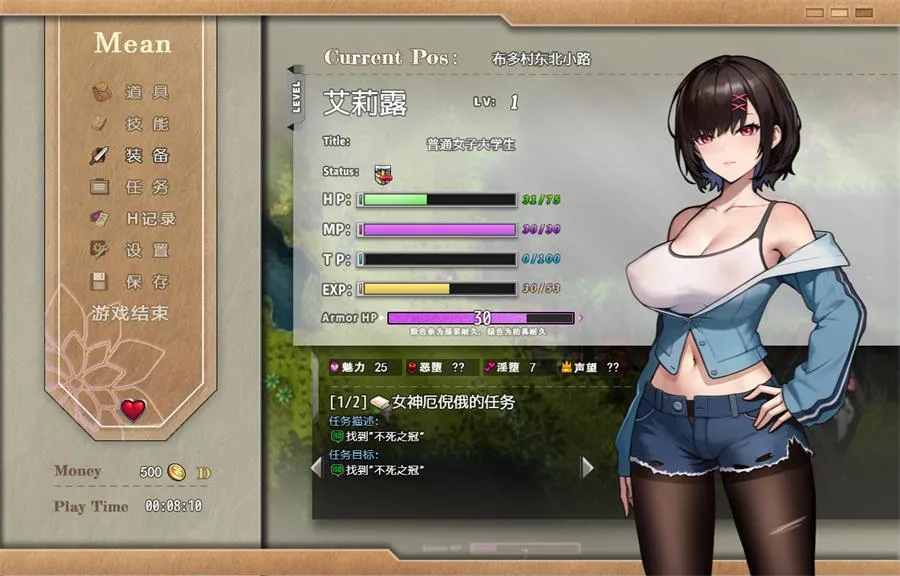Screen dimensions: 900x576
Task: Click the LEVEL side tab
Action: point(296,98)
